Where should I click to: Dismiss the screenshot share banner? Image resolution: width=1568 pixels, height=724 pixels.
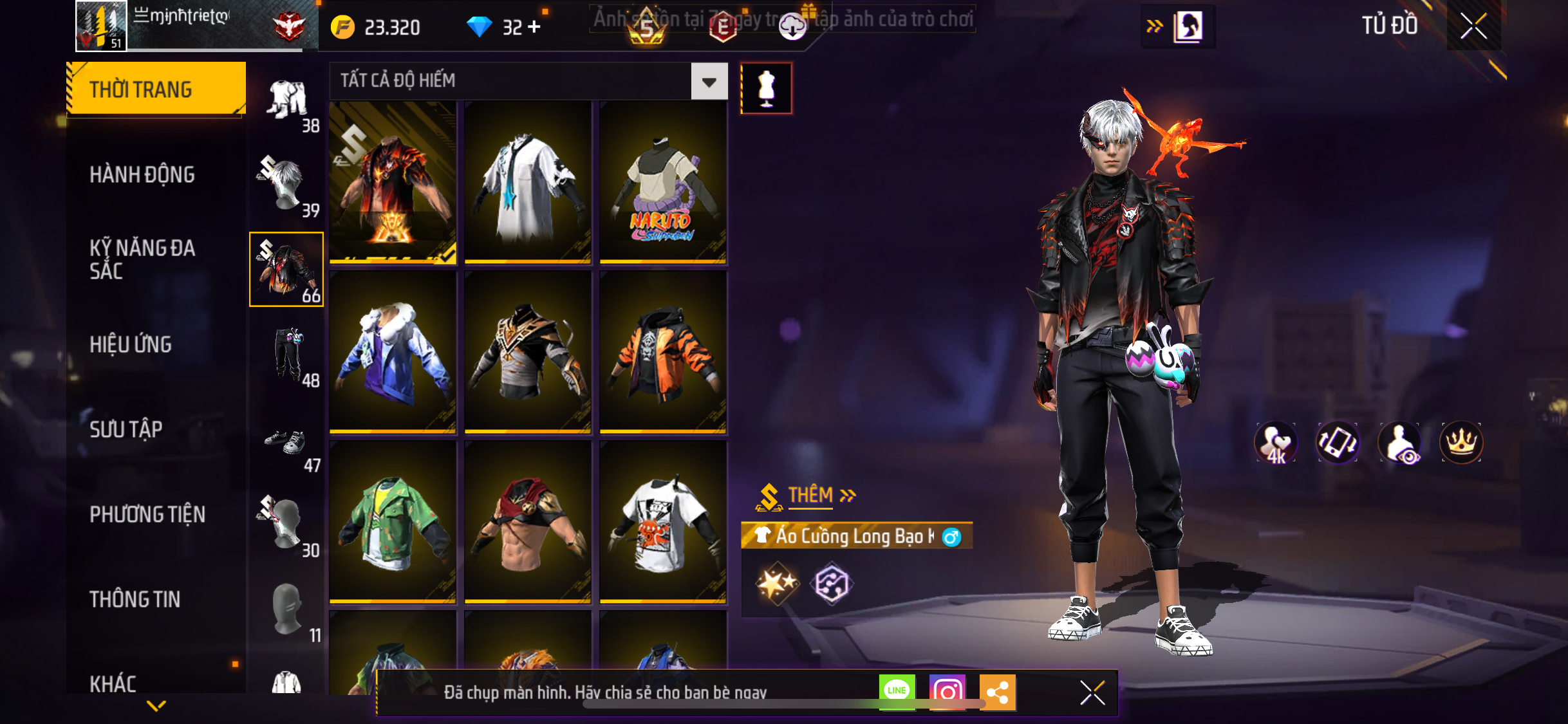click(1092, 692)
